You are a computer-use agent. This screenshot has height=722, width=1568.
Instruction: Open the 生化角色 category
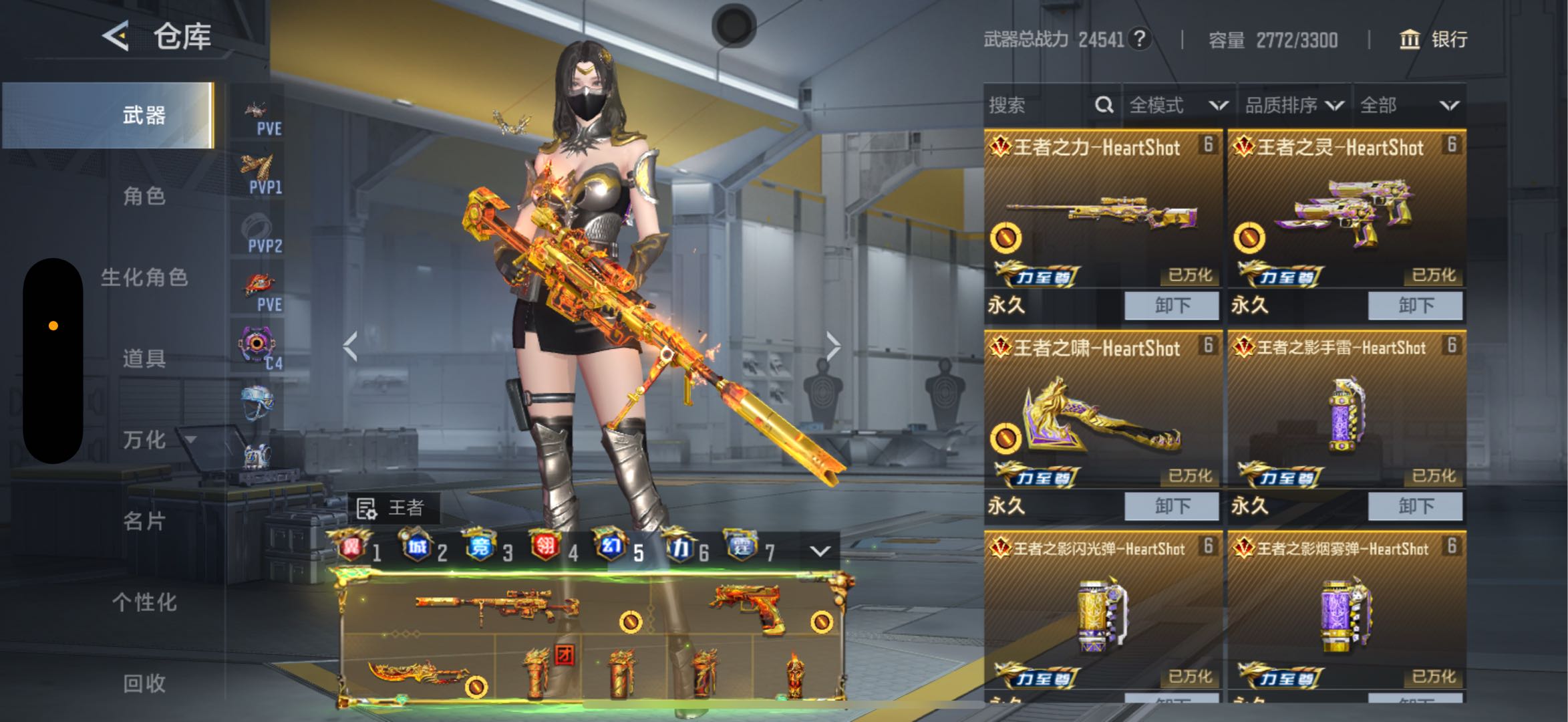[144, 277]
